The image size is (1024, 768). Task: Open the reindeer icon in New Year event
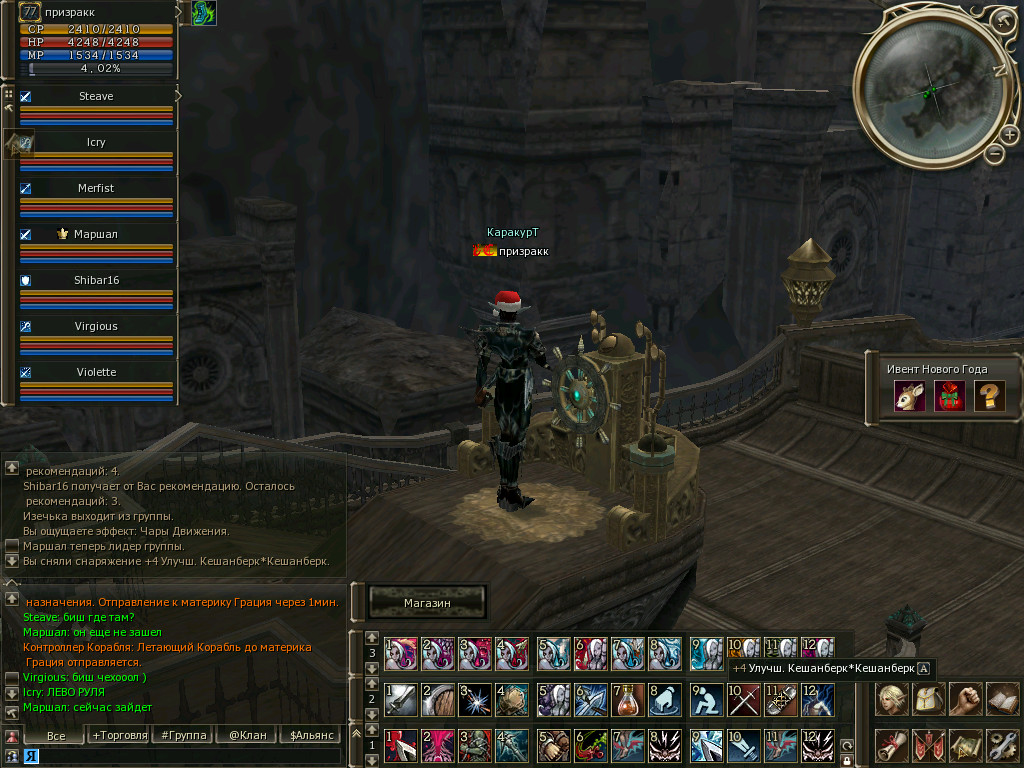click(909, 396)
